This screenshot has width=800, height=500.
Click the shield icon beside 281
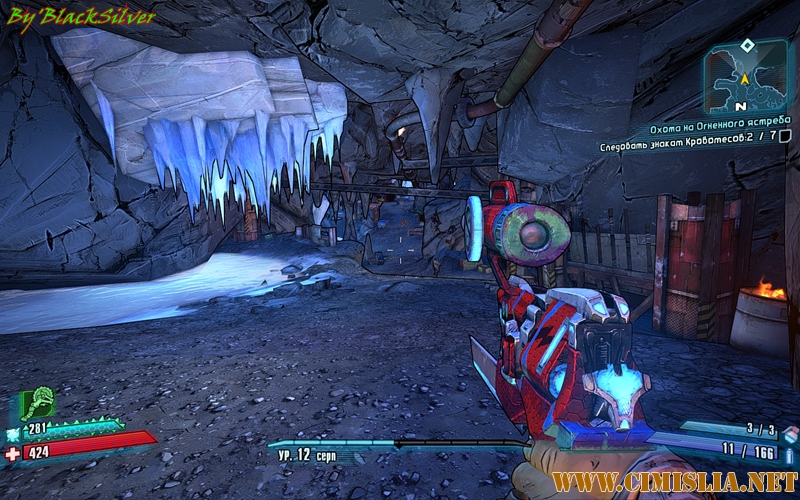[13, 434]
